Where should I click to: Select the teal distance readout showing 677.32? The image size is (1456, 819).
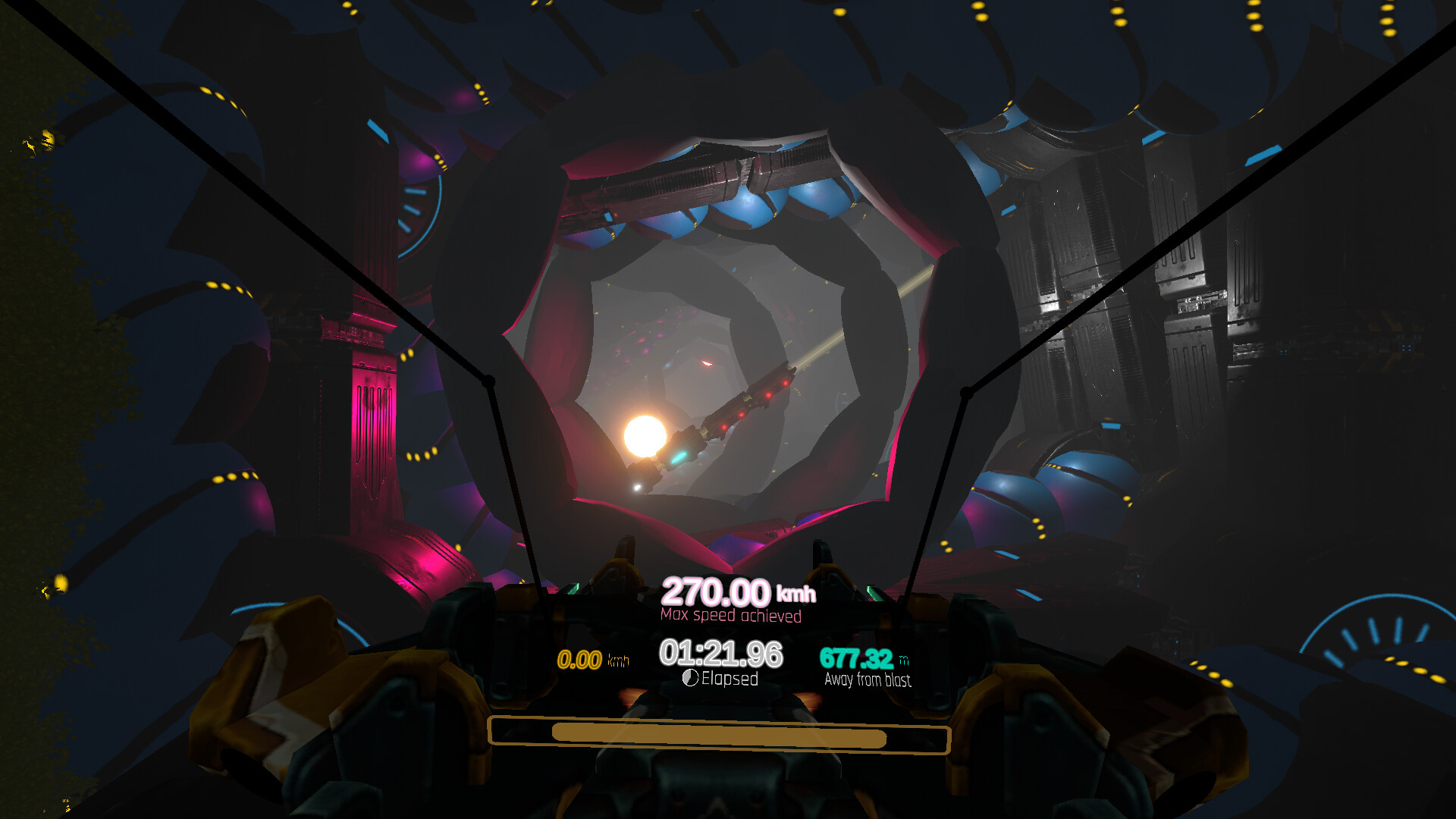pyautogui.click(x=855, y=659)
